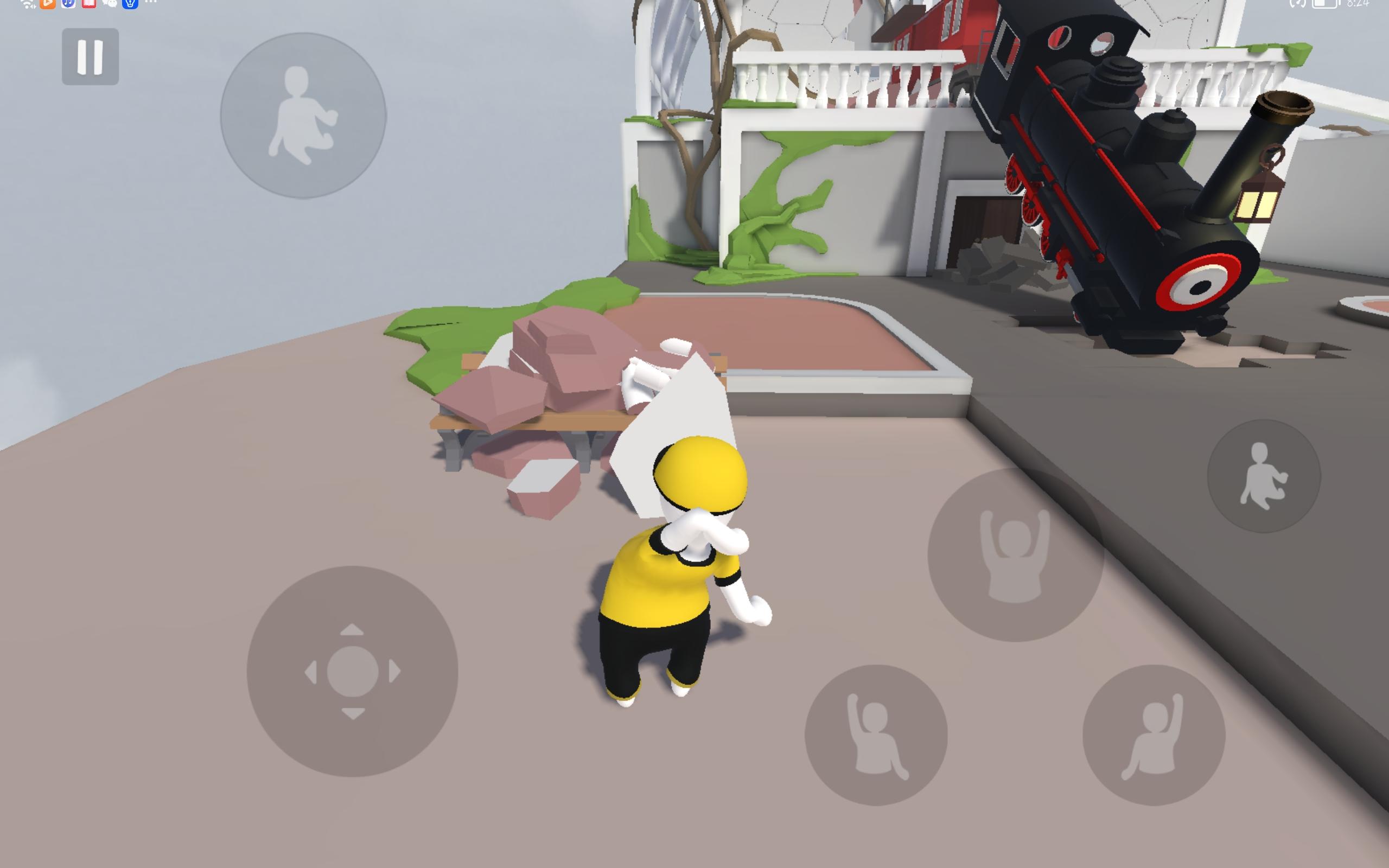
Task: Tap the blue lightbulb app notification icon
Action: pyautogui.click(x=131, y=4)
